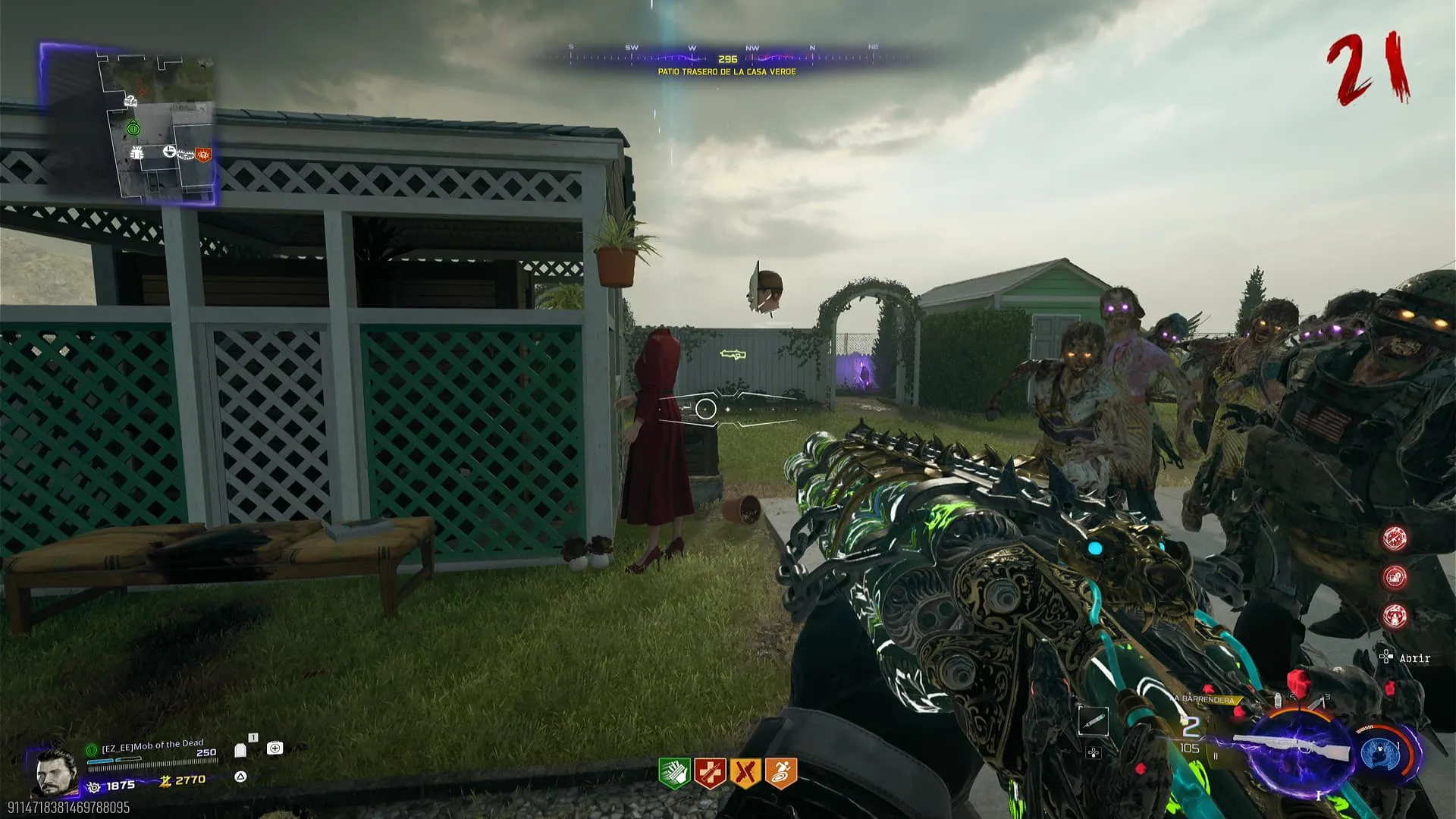This screenshot has width=1456, height=819.
Task: Select the equipped shotgun weapon icon
Action: 1295,747
